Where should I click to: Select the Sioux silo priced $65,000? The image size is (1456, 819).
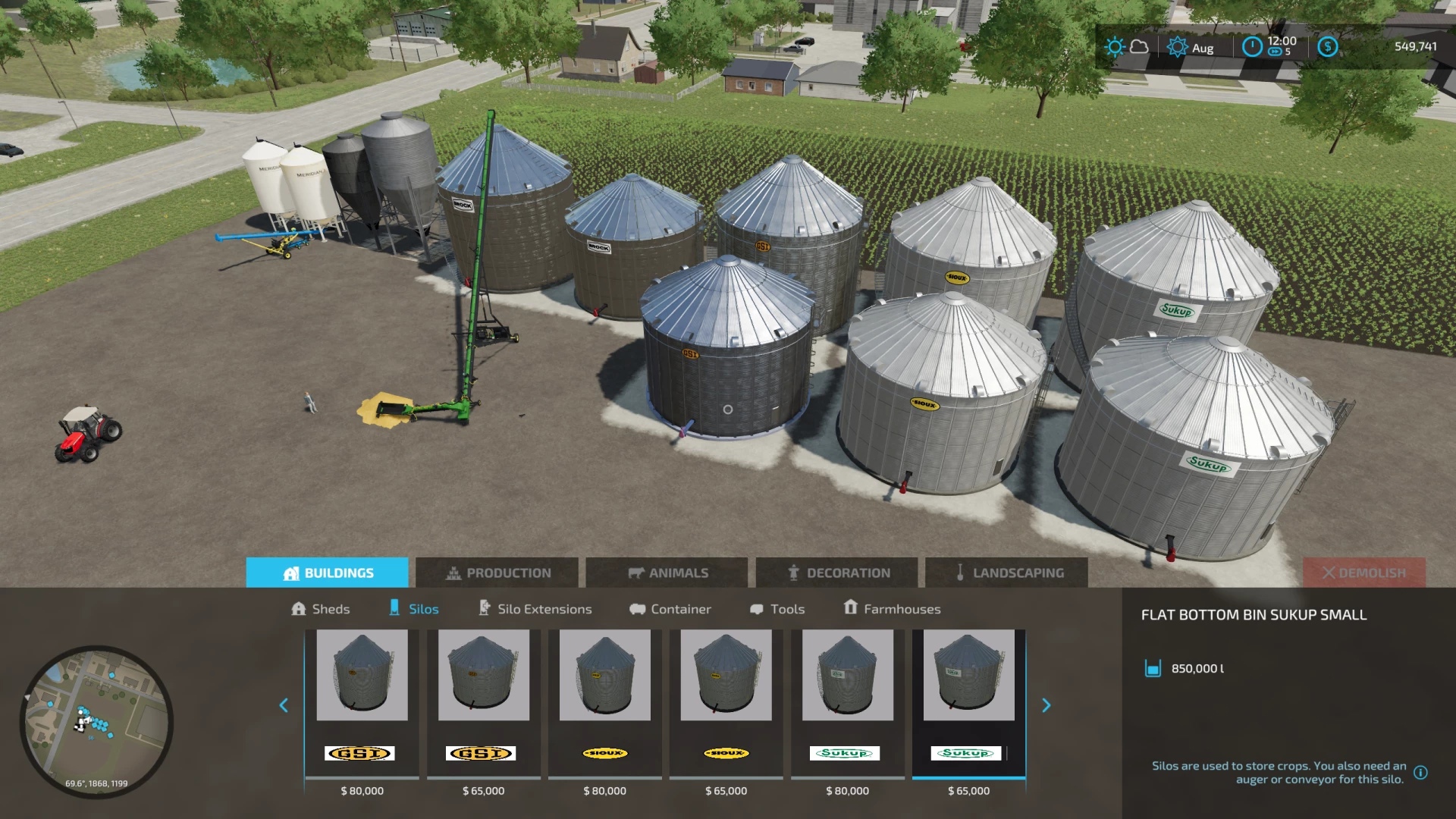(x=726, y=704)
